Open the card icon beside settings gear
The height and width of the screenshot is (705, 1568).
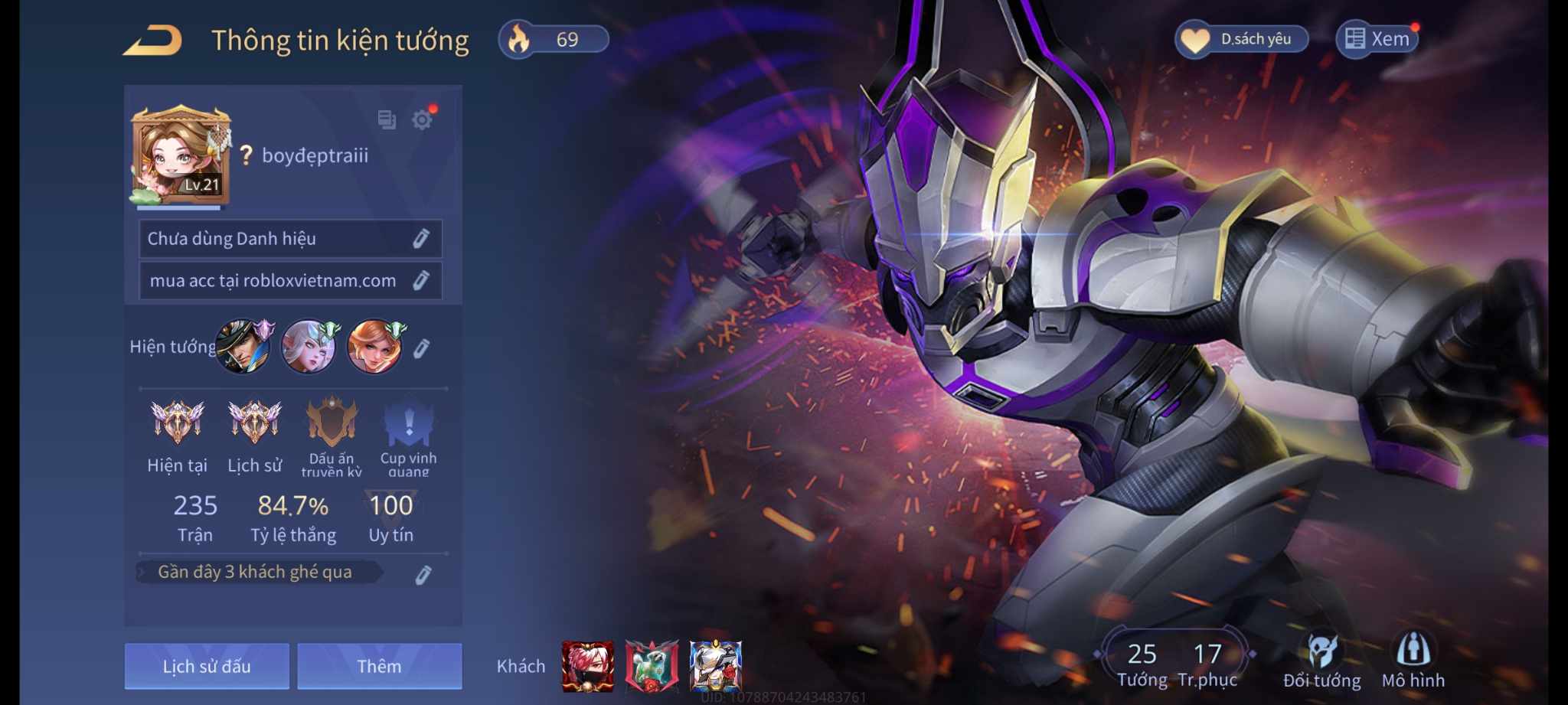387,119
